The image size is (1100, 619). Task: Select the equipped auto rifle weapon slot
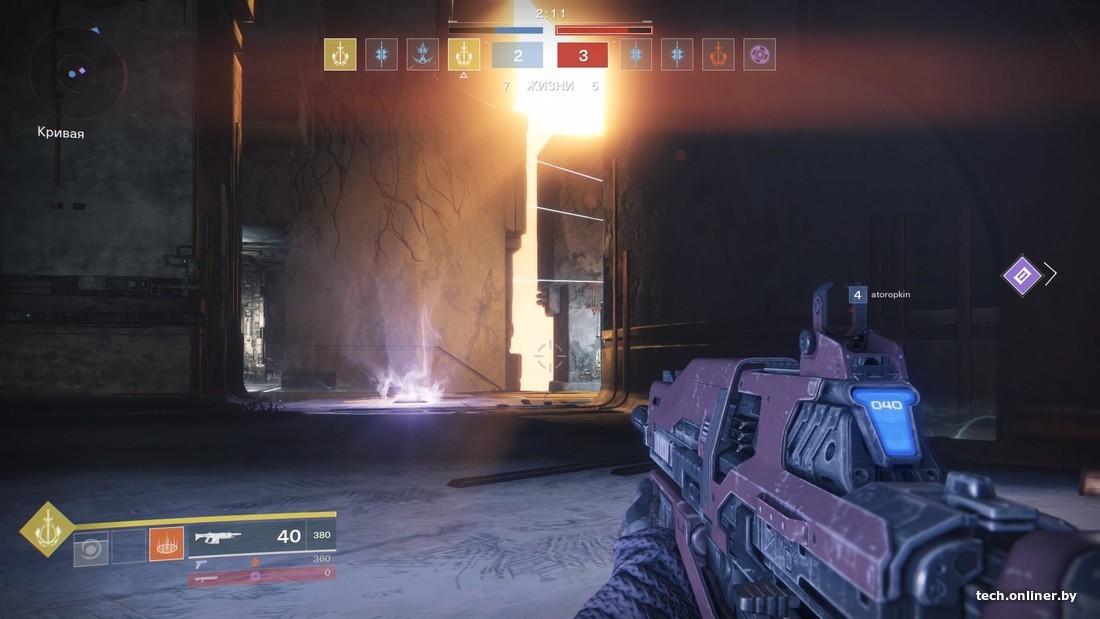(261, 537)
